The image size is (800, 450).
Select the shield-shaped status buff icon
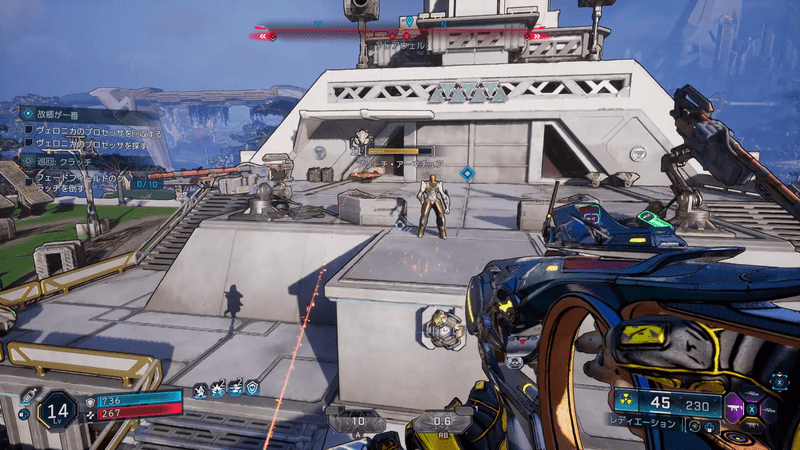252,387
